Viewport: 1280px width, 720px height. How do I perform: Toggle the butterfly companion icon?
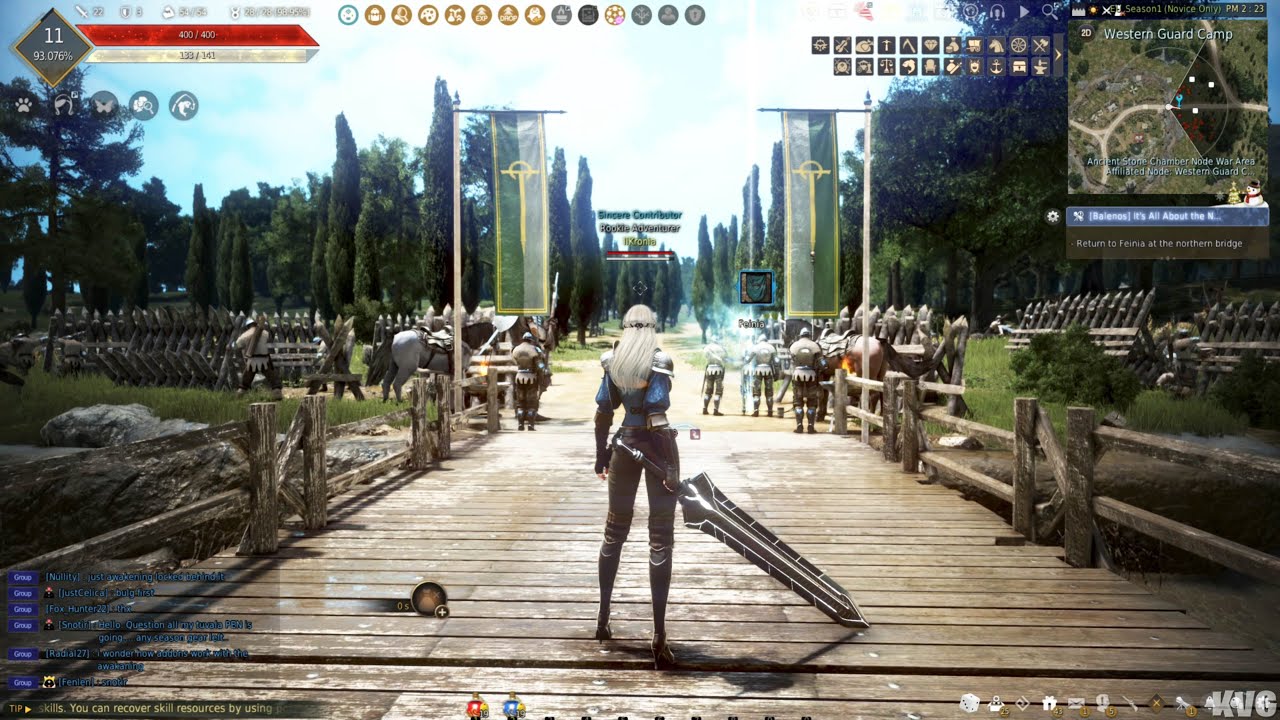pos(104,105)
